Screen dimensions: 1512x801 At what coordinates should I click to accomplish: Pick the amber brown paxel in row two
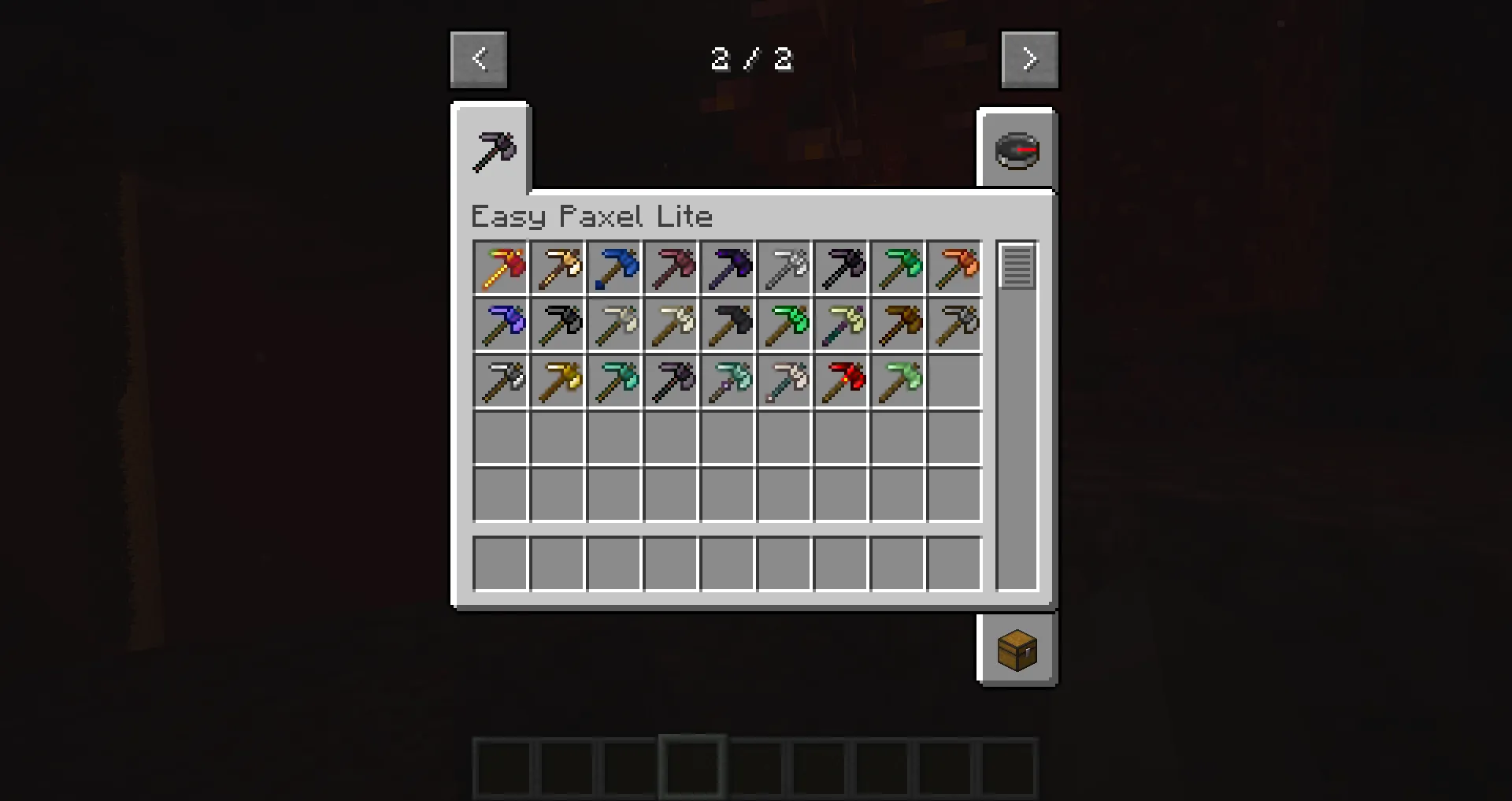(897, 324)
